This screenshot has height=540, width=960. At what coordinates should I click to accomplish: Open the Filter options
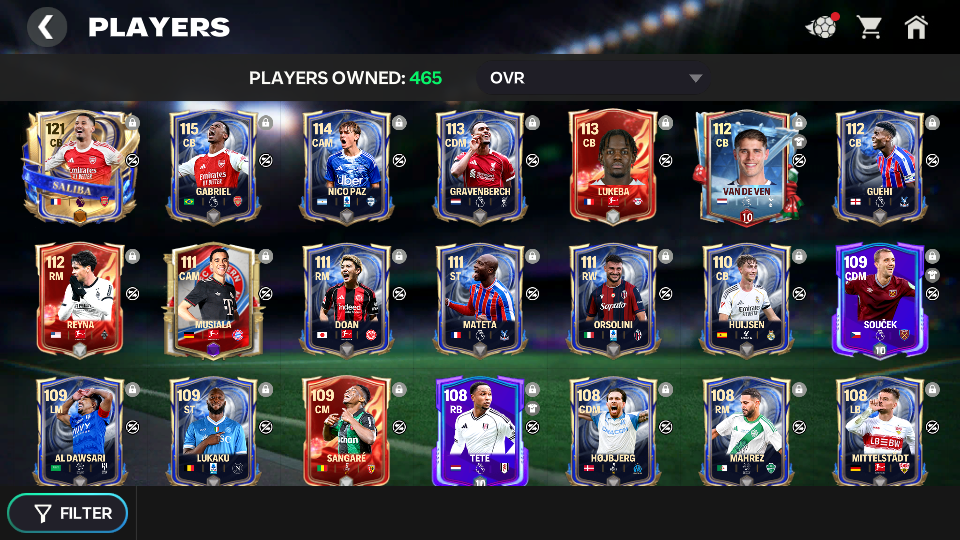point(68,513)
